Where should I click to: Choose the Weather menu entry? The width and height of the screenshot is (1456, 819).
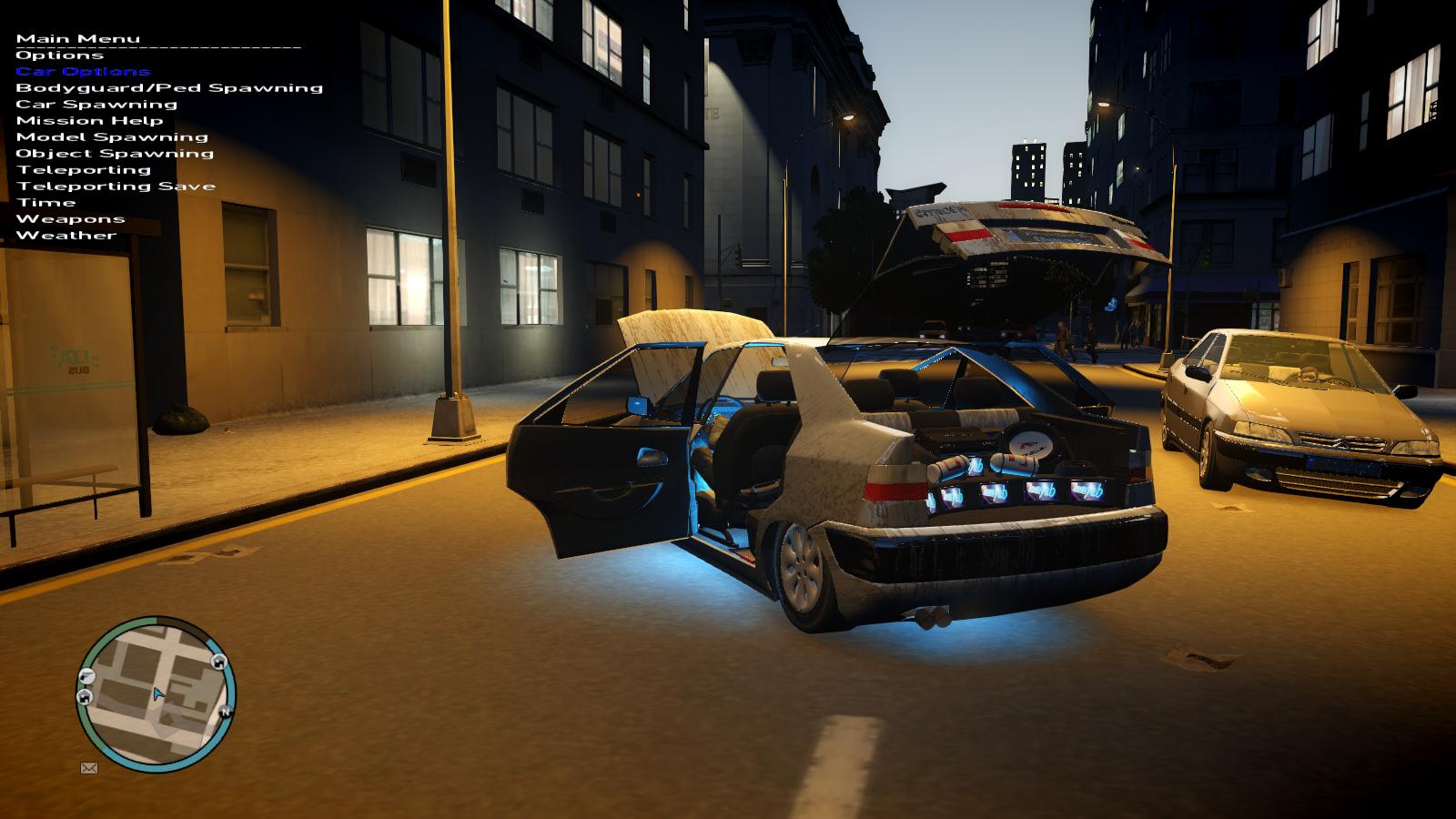[x=66, y=236]
